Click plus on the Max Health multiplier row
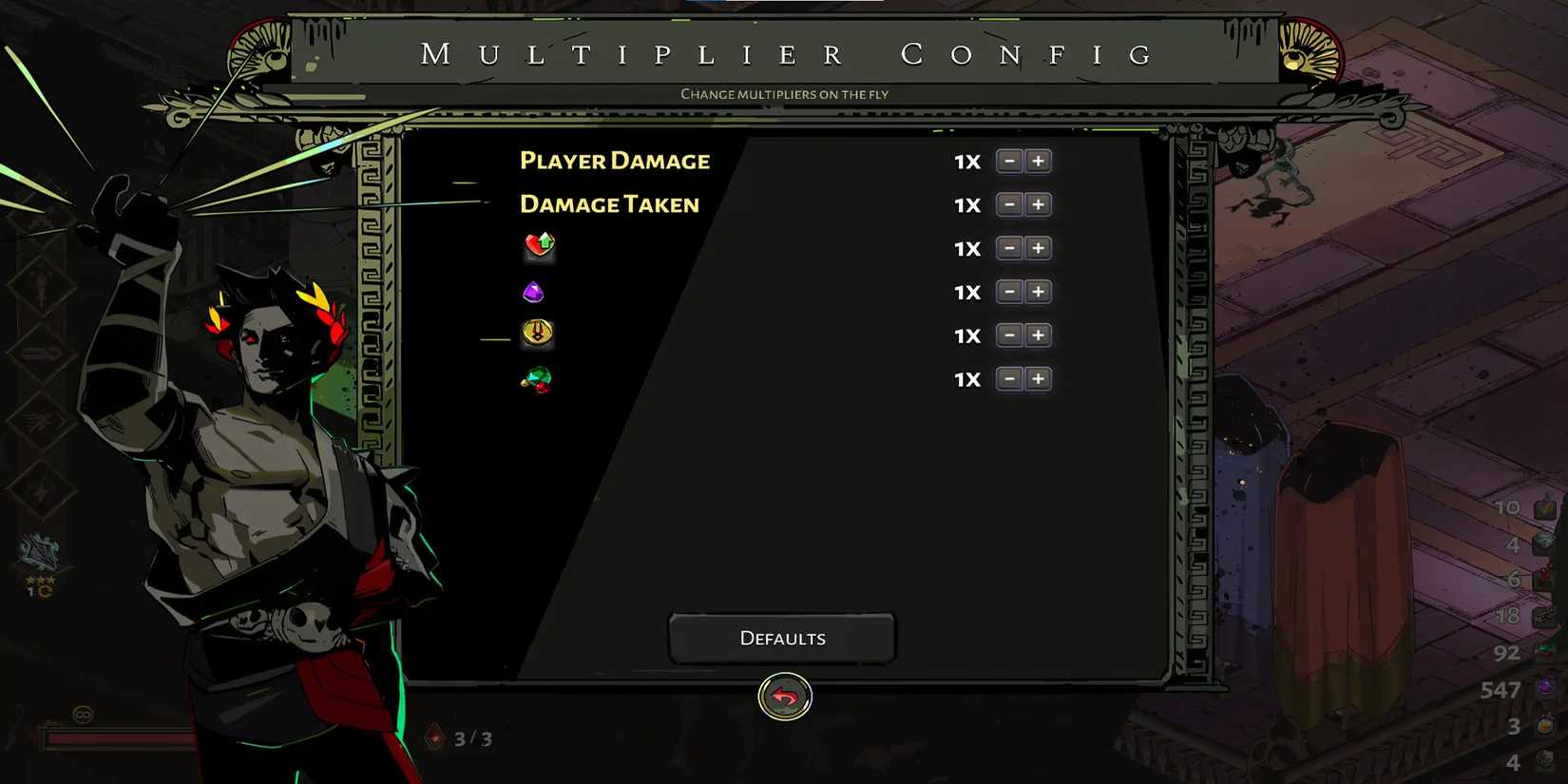The image size is (1568, 784). click(1038, 248)
